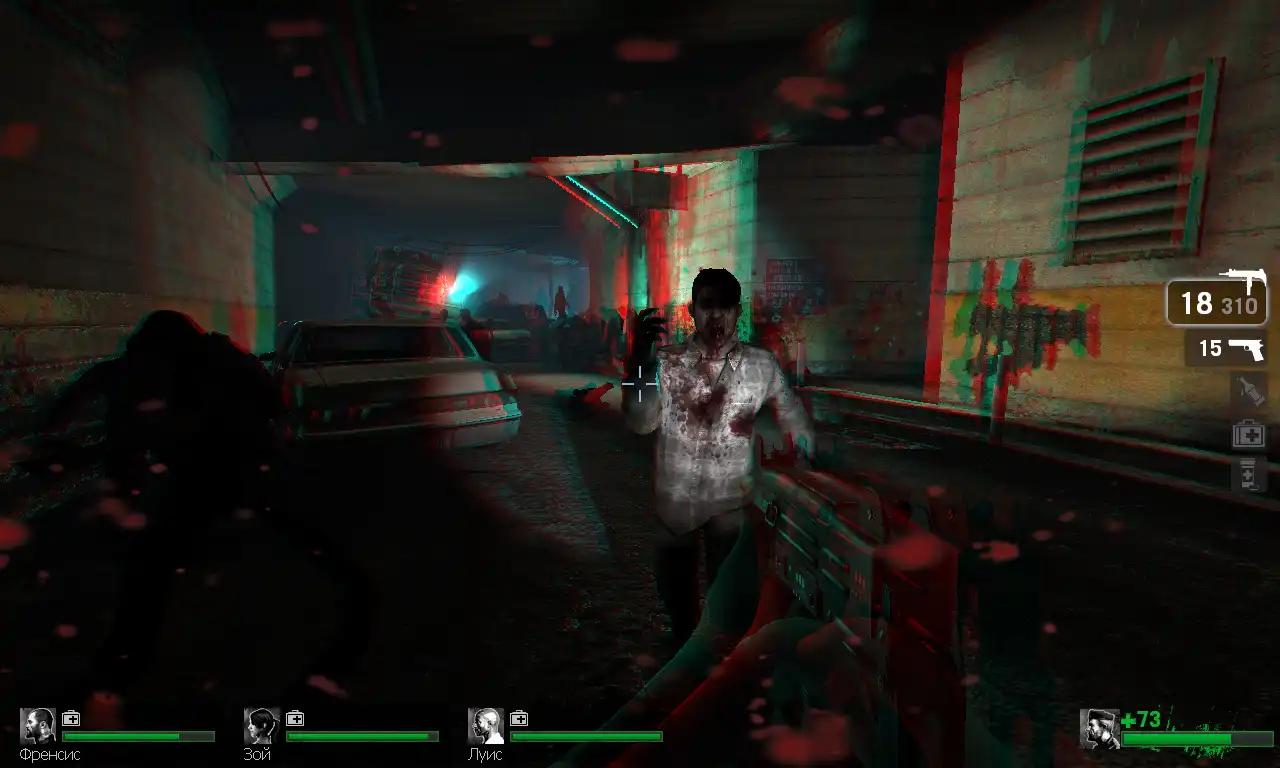Select the submachine gun weapon slot

(x=1216, y=301)
